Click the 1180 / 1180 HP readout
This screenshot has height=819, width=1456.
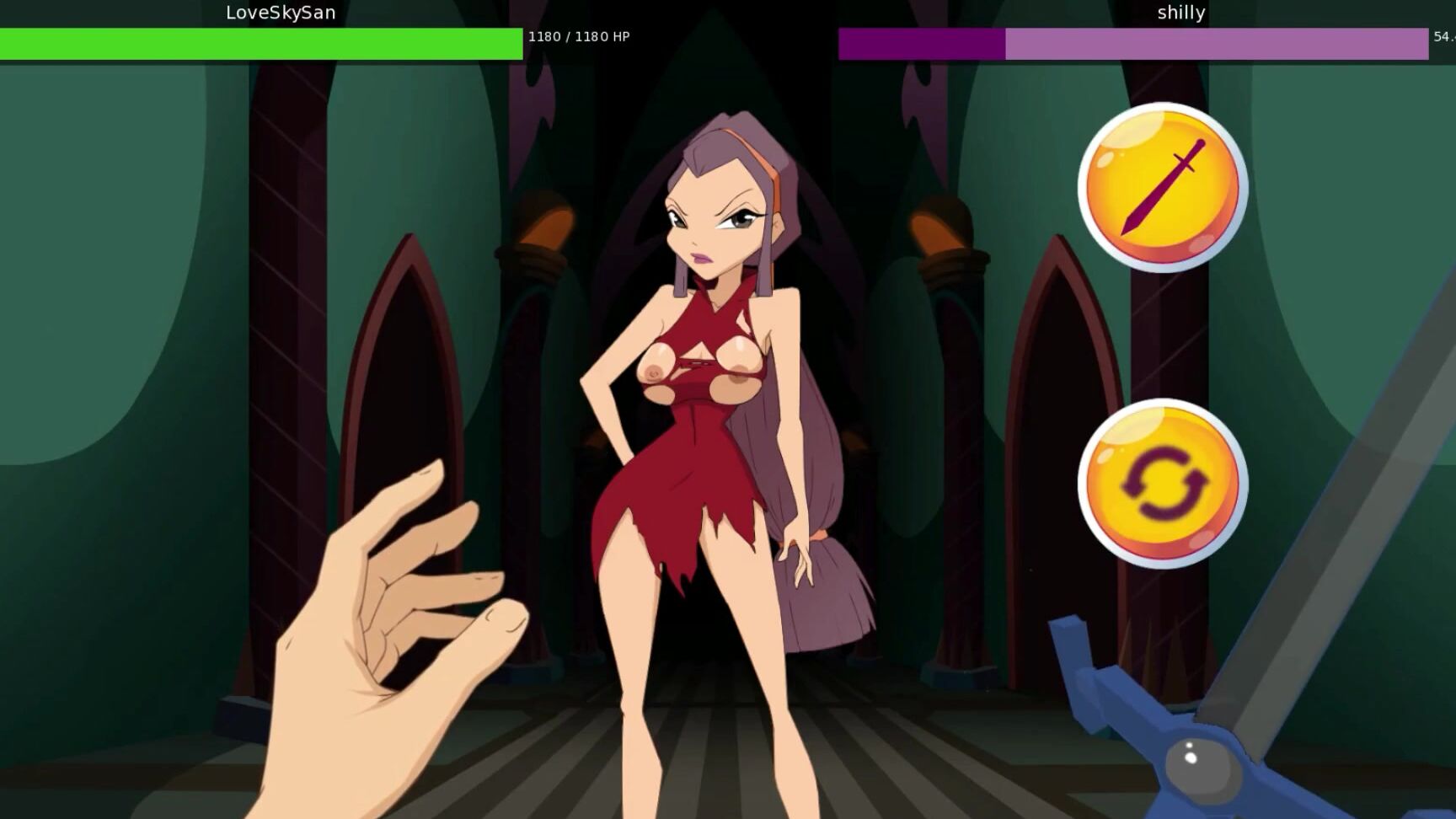[579, 37]
